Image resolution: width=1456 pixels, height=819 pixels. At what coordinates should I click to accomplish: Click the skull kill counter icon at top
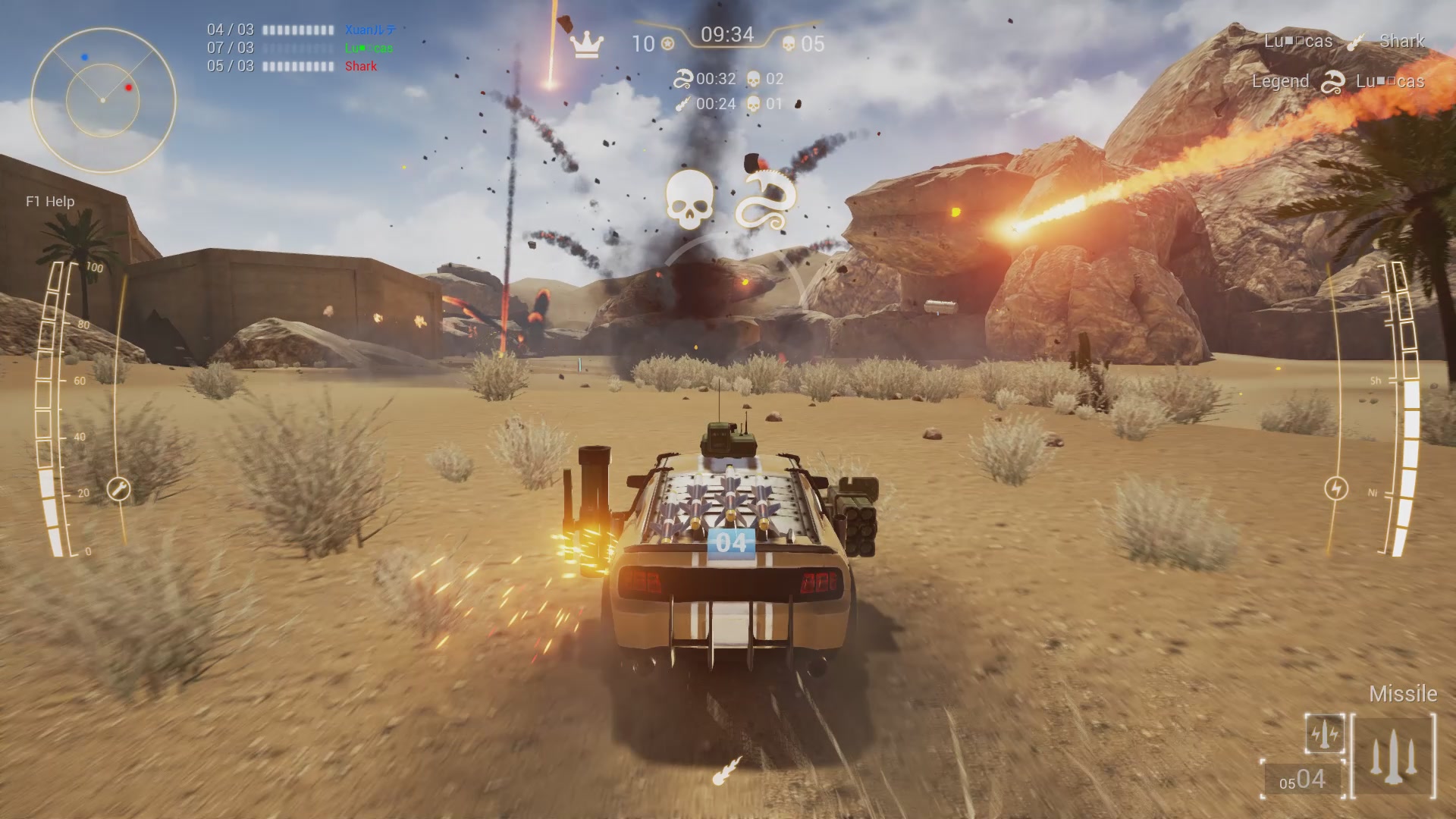click(x=790, y=45)
